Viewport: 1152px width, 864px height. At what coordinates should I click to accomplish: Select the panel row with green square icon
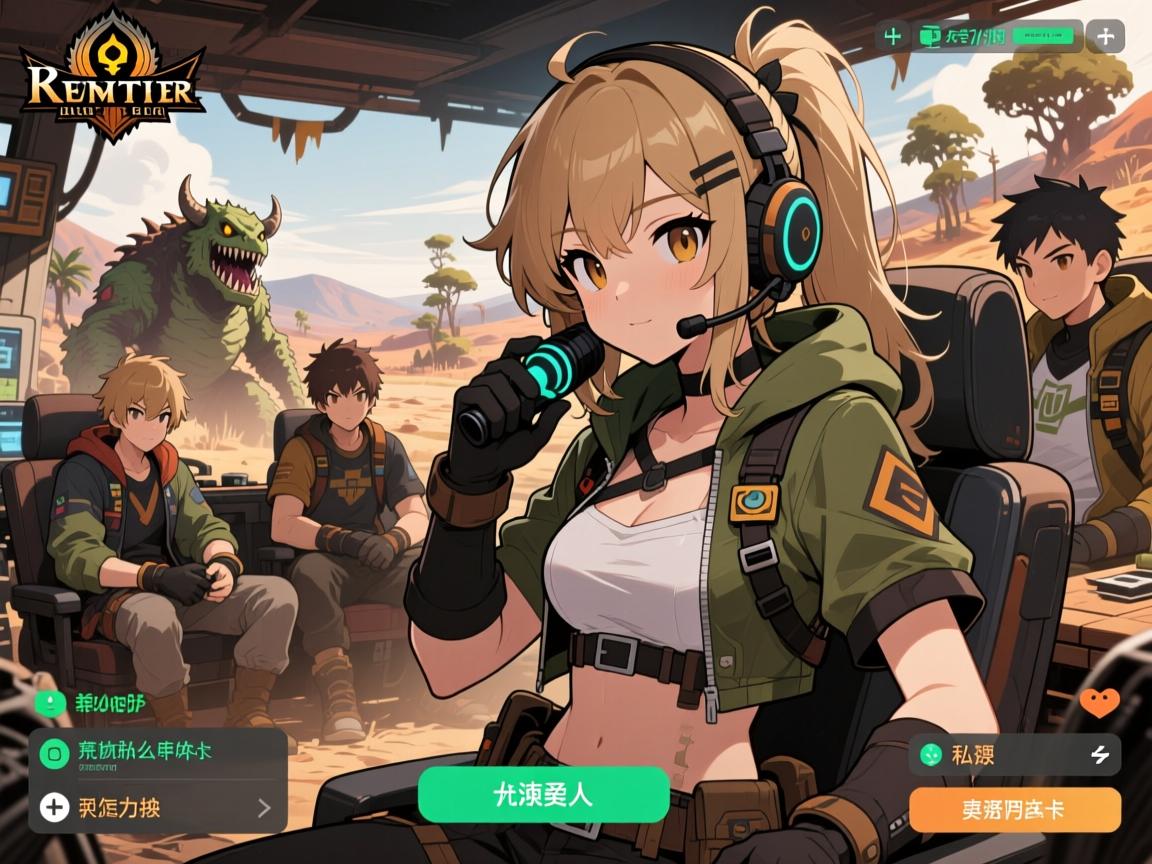tap(157, 752)
